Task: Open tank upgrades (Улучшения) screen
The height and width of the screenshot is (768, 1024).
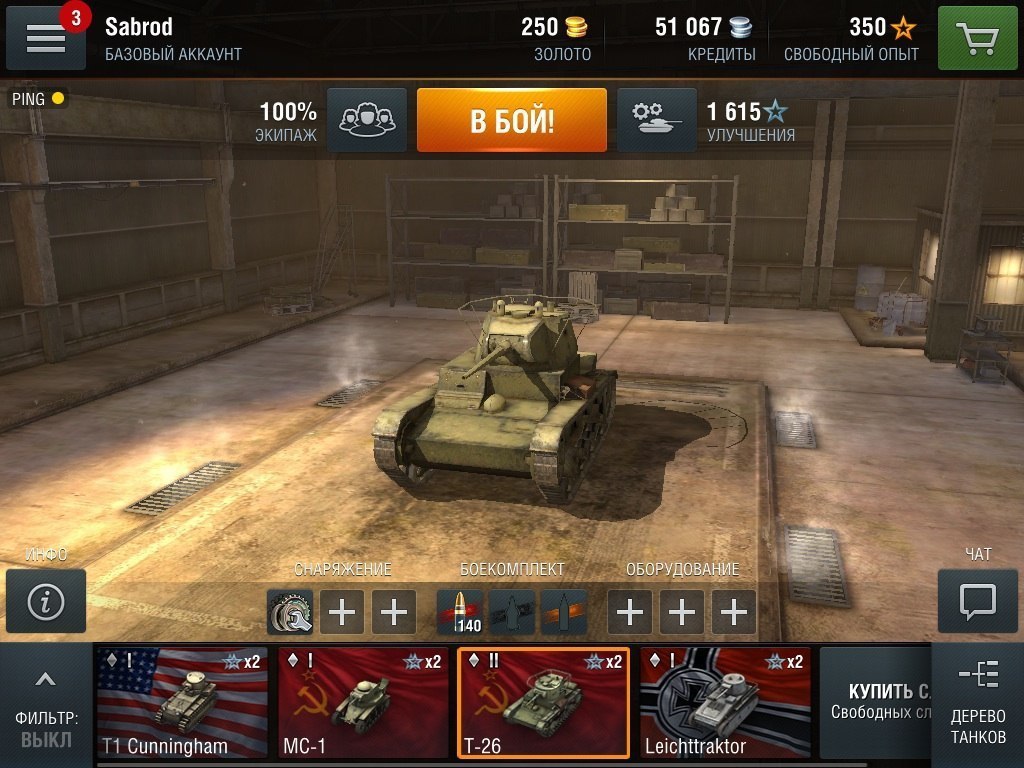Action: [x=656, y=120]
